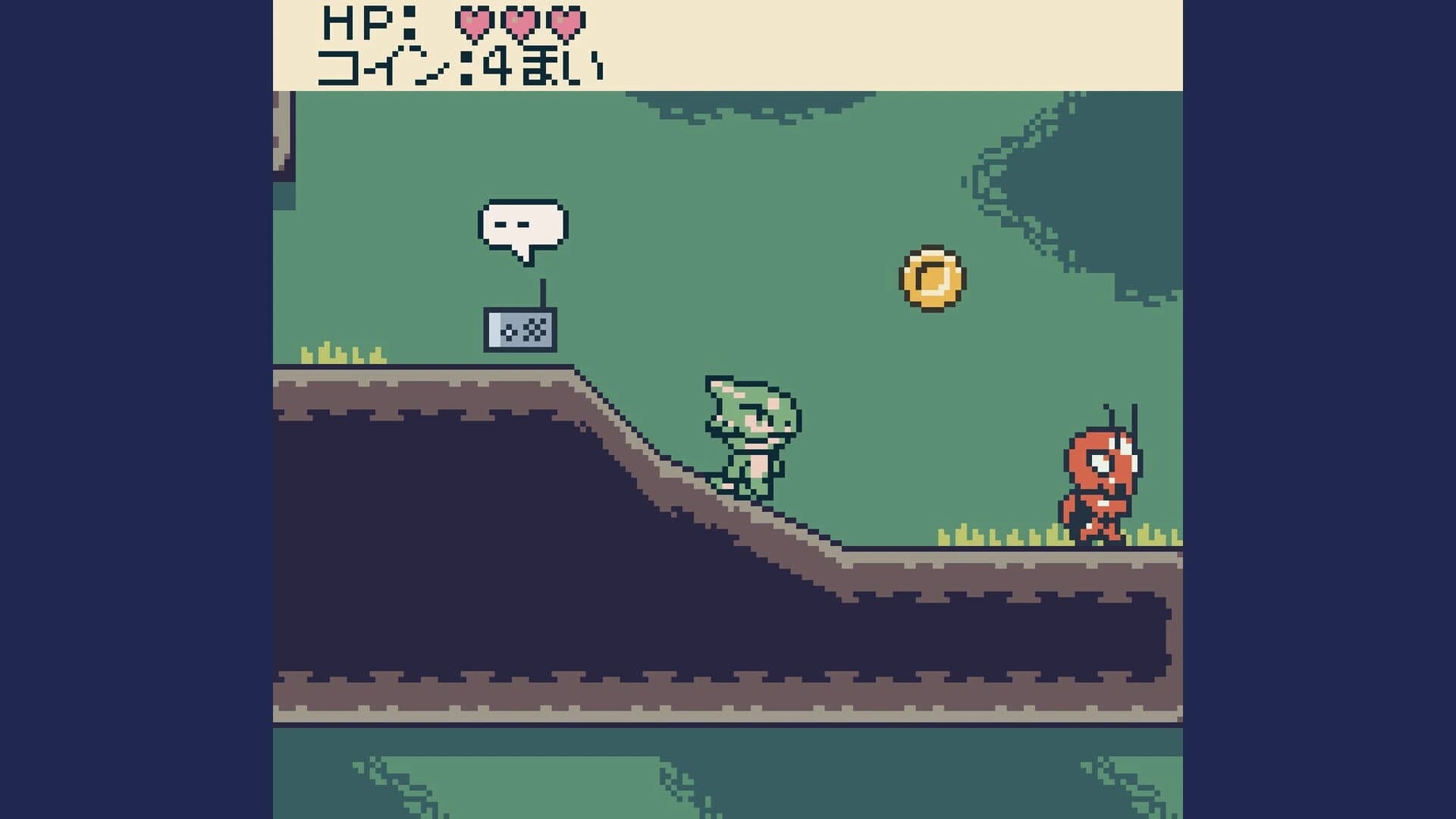Toggle the radio's antenna
Screen dimensions: 1456x819
click(541, 294)
